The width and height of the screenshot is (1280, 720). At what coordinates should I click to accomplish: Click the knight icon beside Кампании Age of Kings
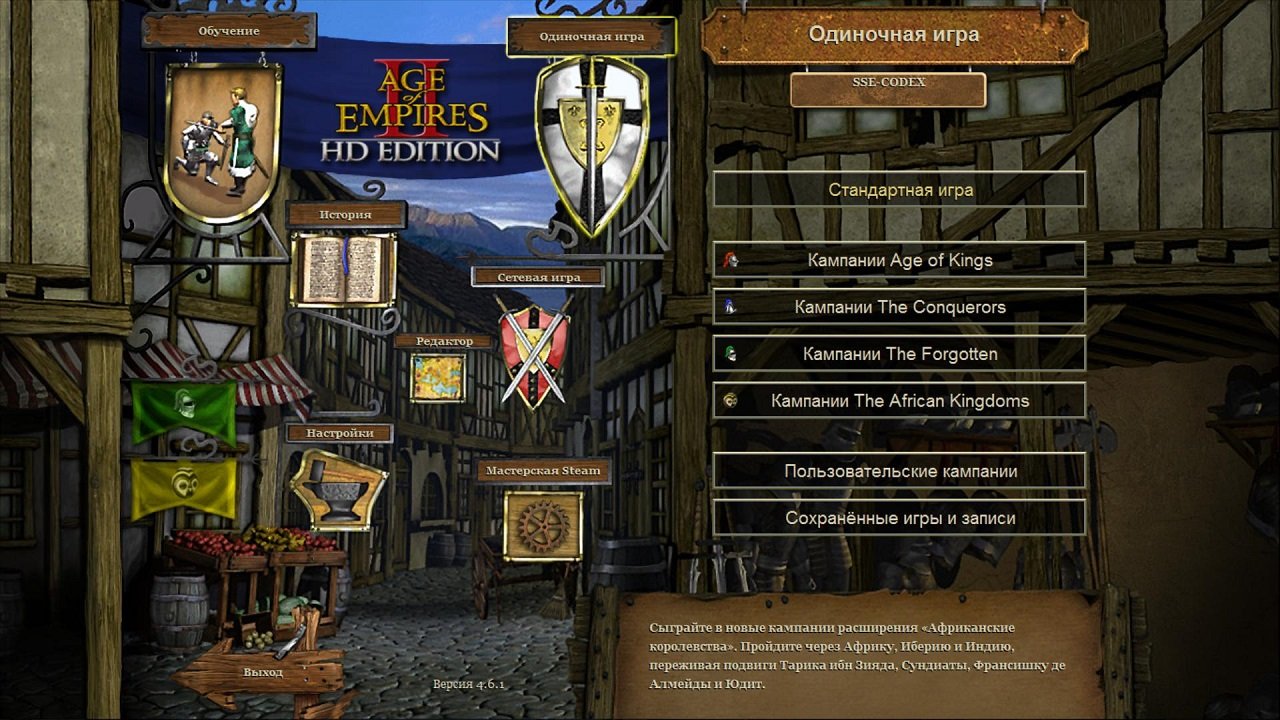pyautogui.click(x=729, y=259)
